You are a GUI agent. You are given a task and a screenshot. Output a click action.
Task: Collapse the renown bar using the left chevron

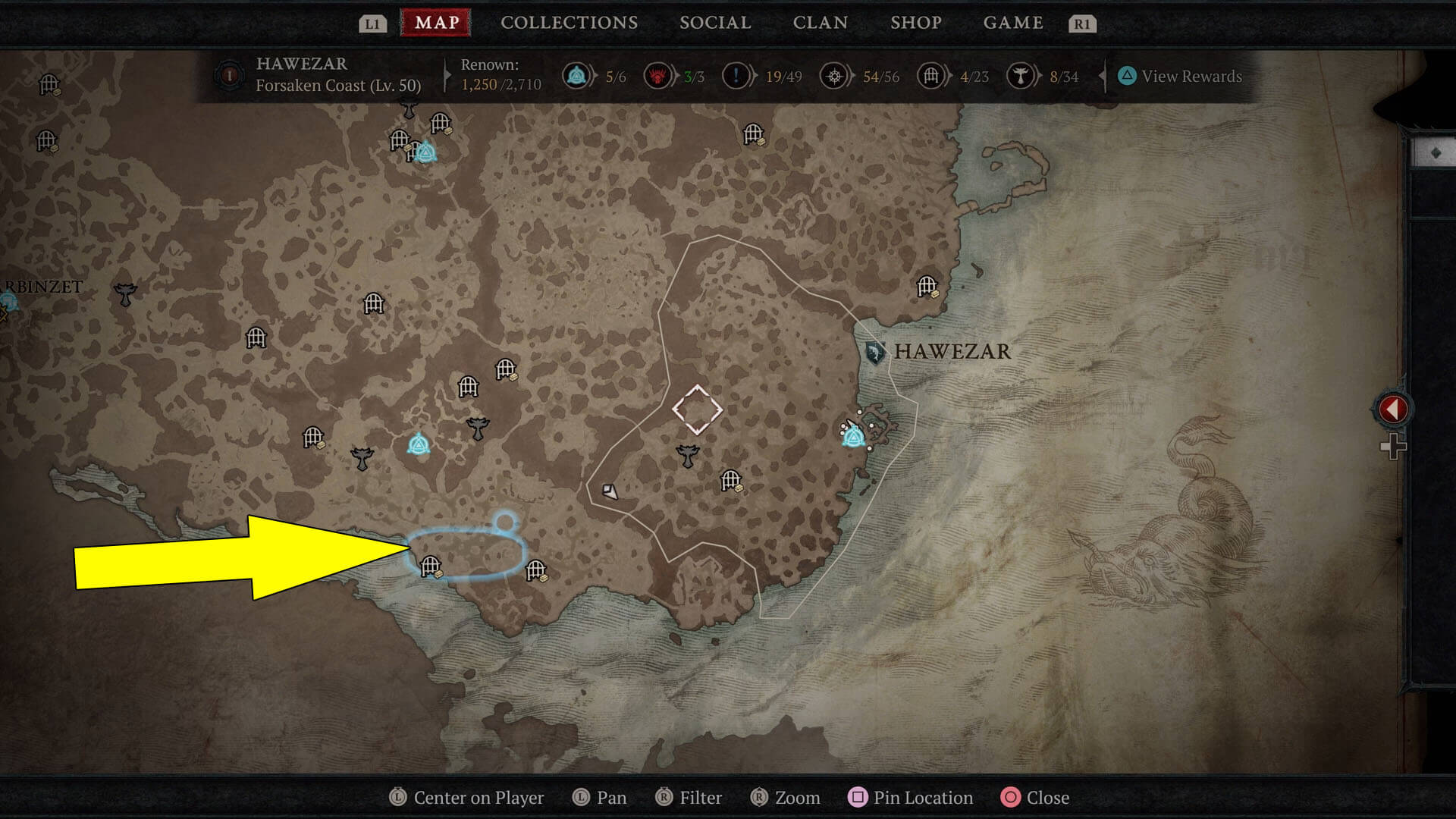coord(1101,76)
